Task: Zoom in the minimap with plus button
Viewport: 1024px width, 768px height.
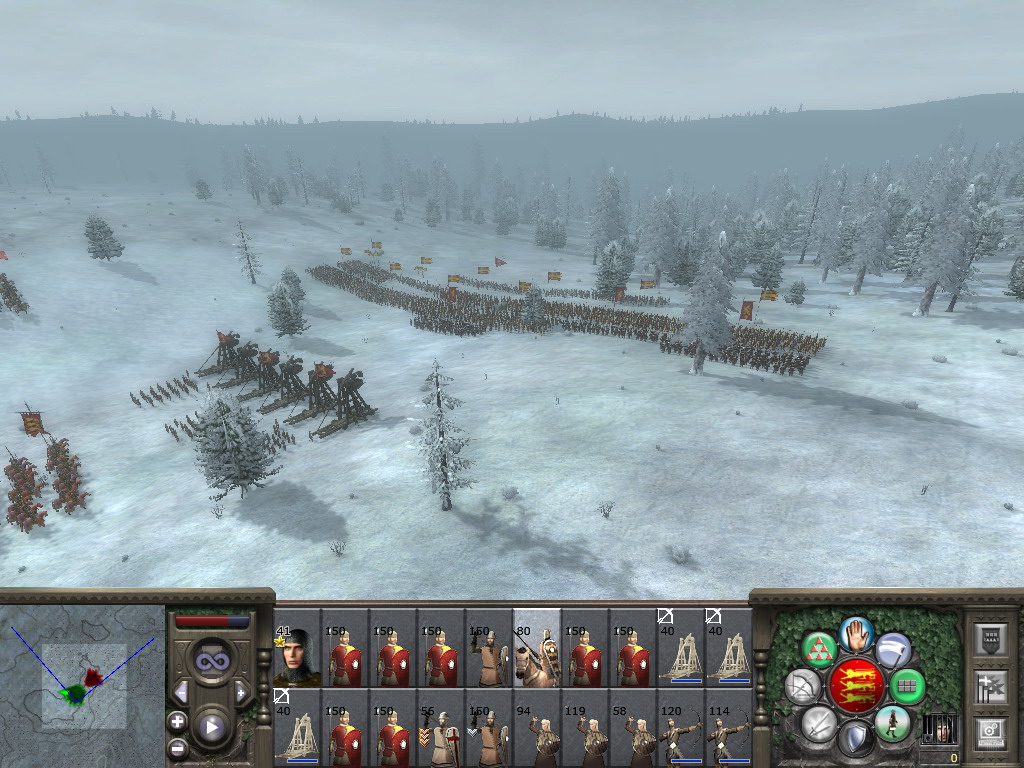Action: point(177,721)
